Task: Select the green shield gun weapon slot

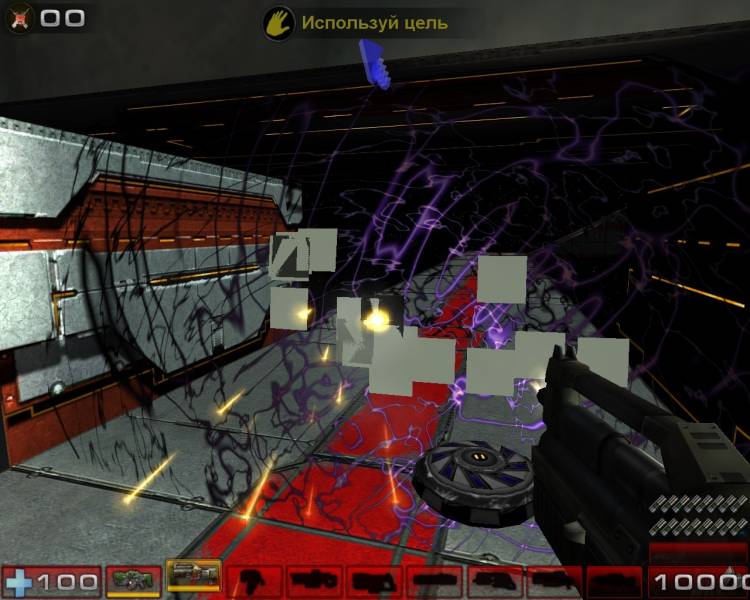Action: [x=133, y=579]
